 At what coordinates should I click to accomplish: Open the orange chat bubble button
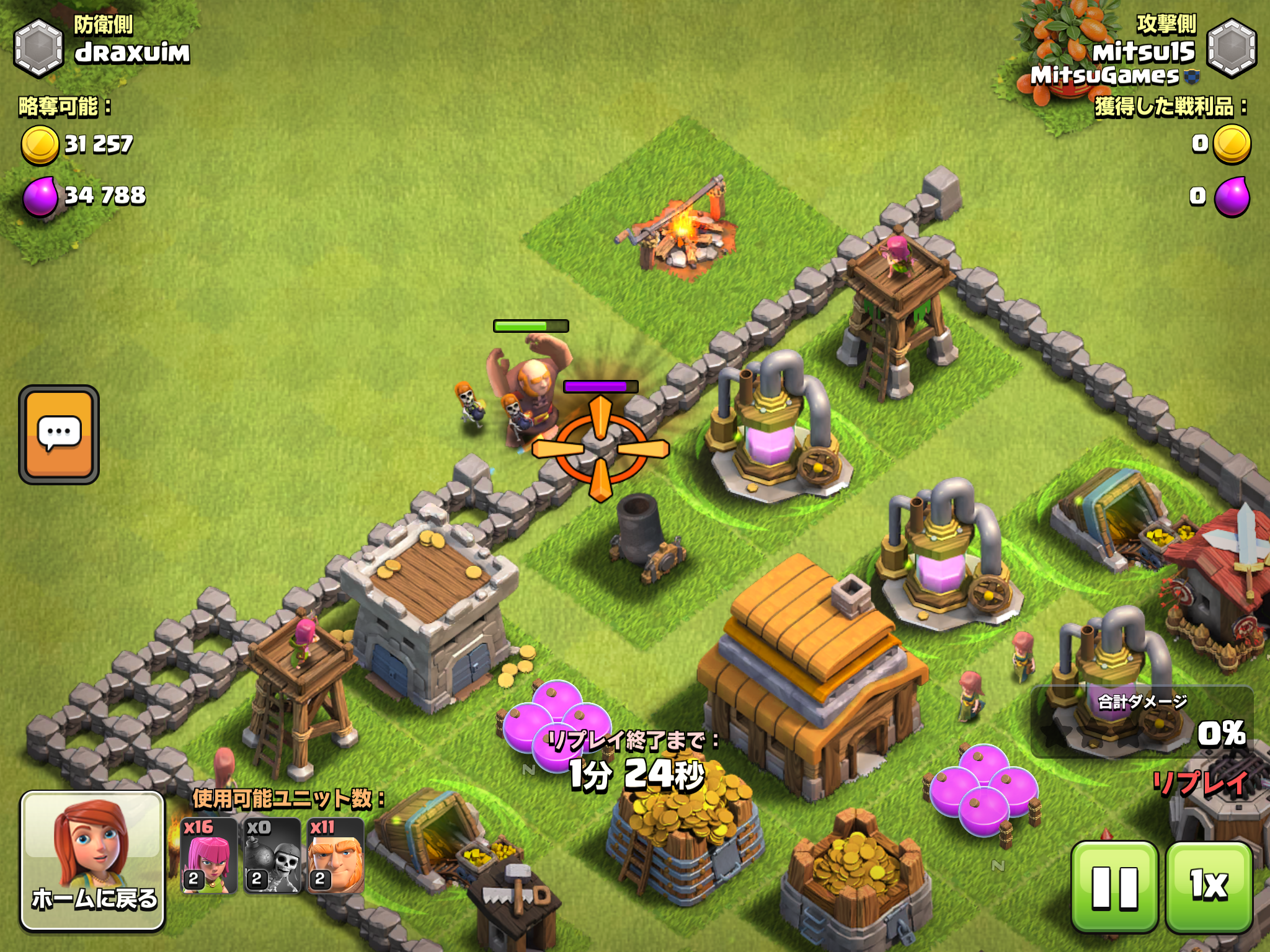(x=59, y=434)
